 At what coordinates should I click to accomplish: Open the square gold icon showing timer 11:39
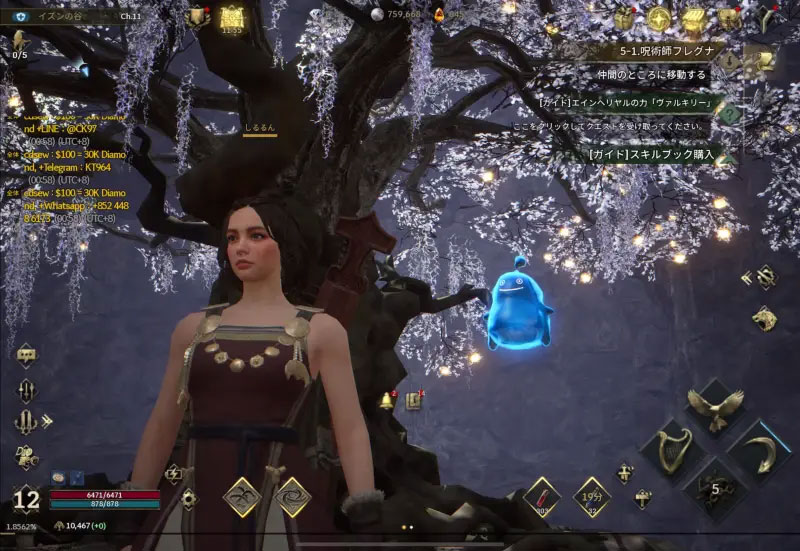click(x=232, y=16)
